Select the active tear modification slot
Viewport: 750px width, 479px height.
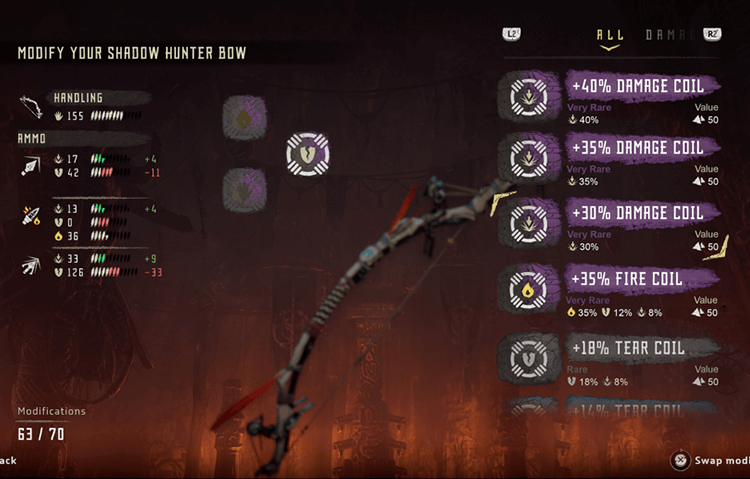click(308, 154)
